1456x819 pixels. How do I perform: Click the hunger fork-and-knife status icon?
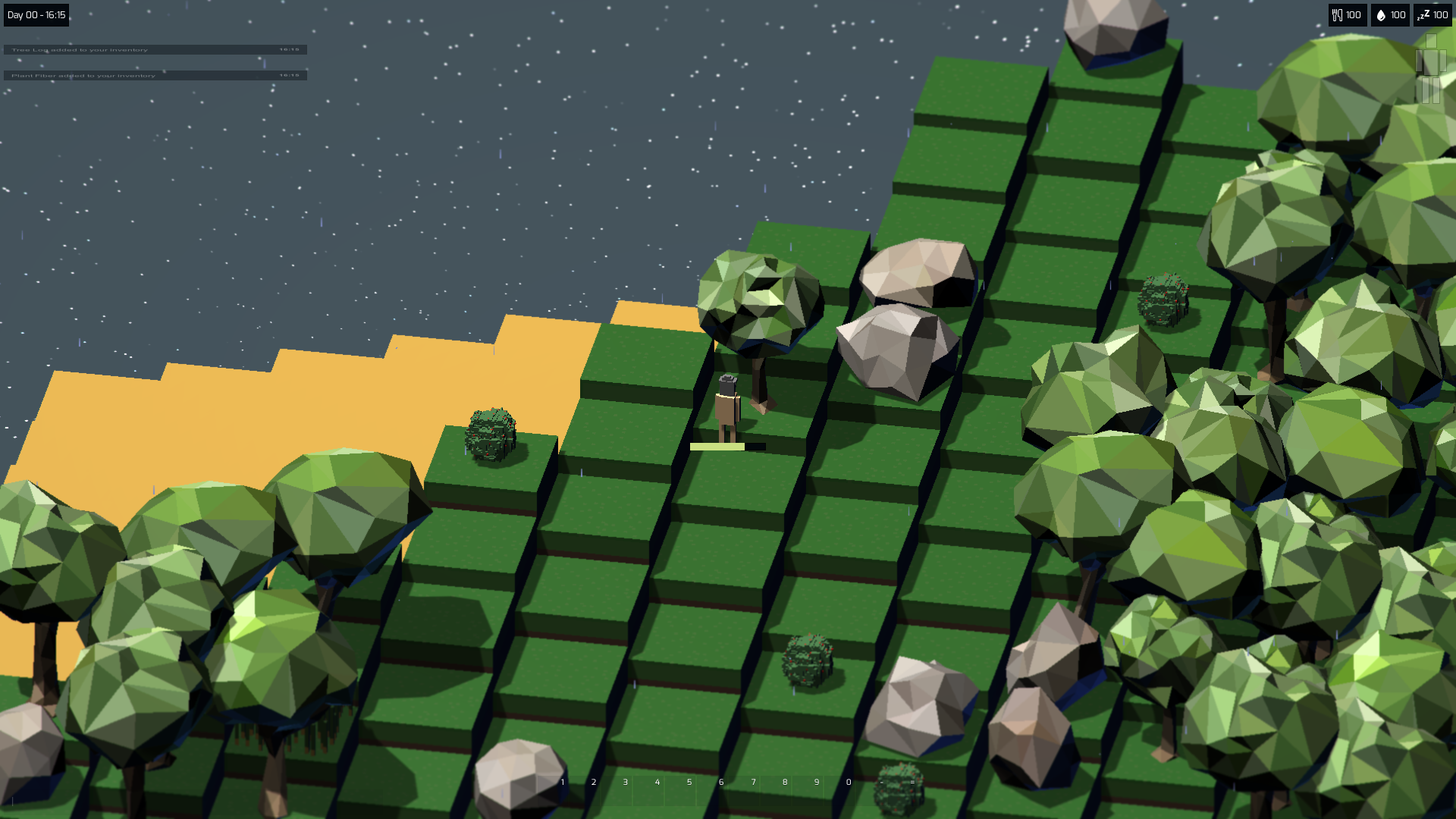coord(1338,14)
